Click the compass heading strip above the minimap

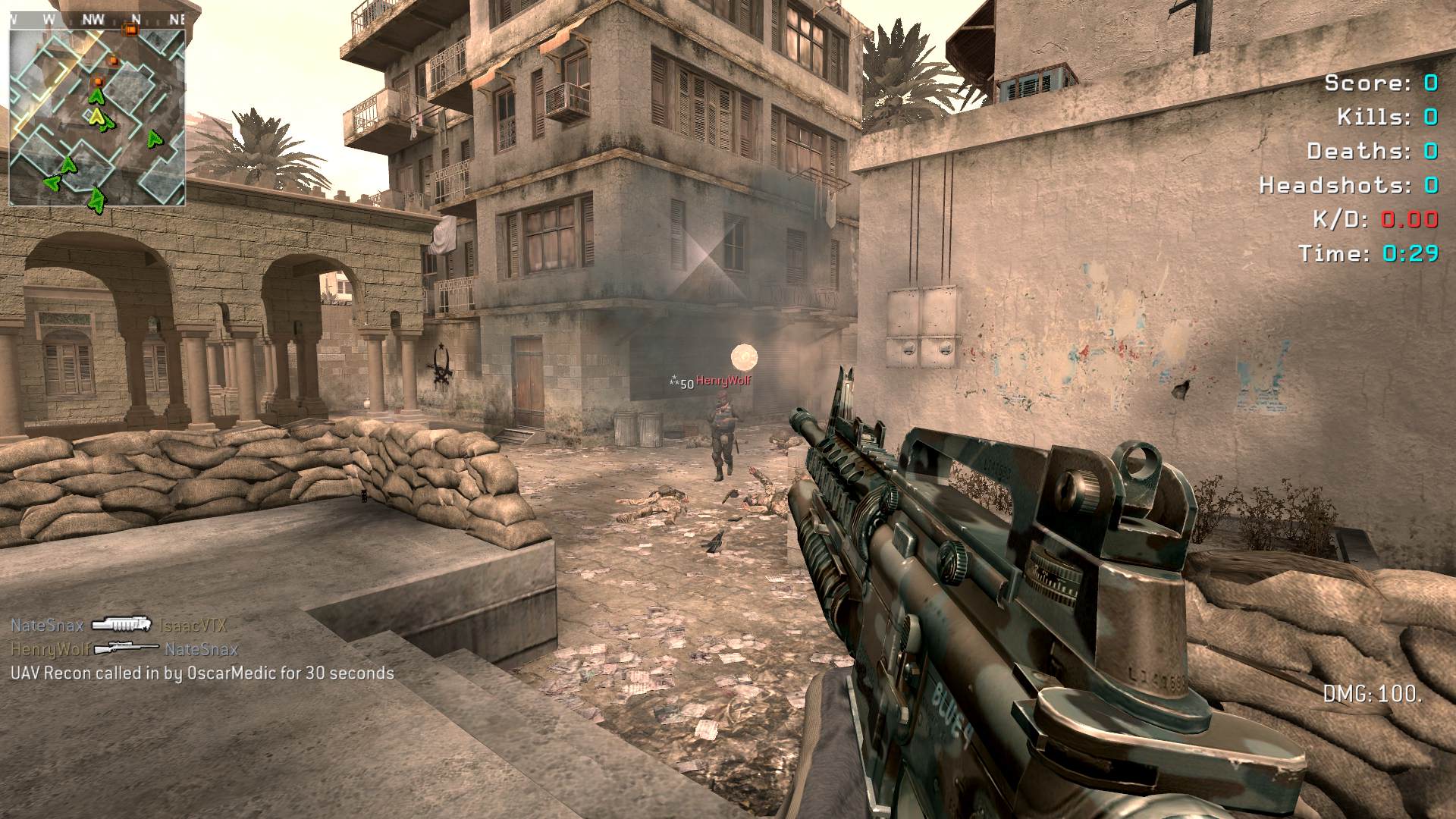click(97, 20)
